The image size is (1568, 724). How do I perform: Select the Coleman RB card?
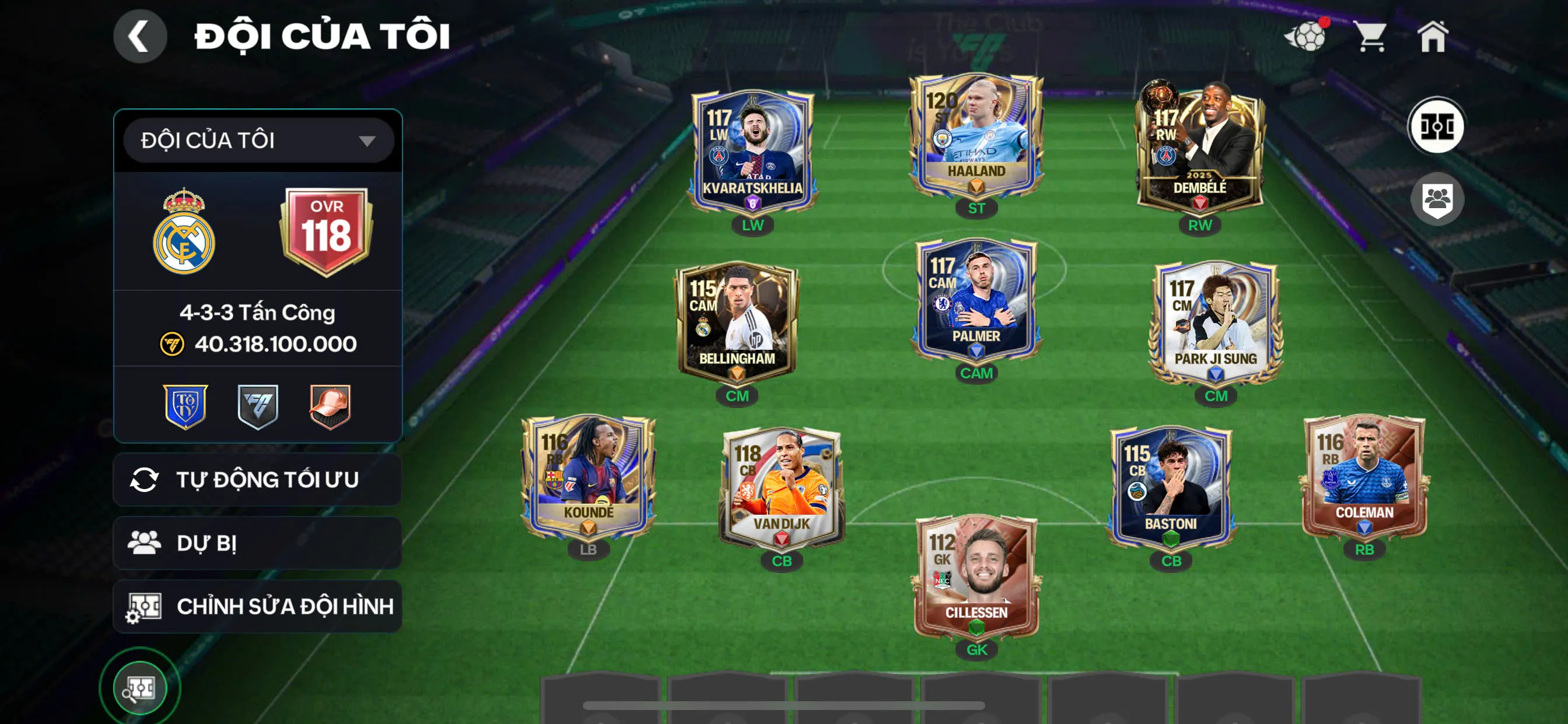(x=1364, y=477)
